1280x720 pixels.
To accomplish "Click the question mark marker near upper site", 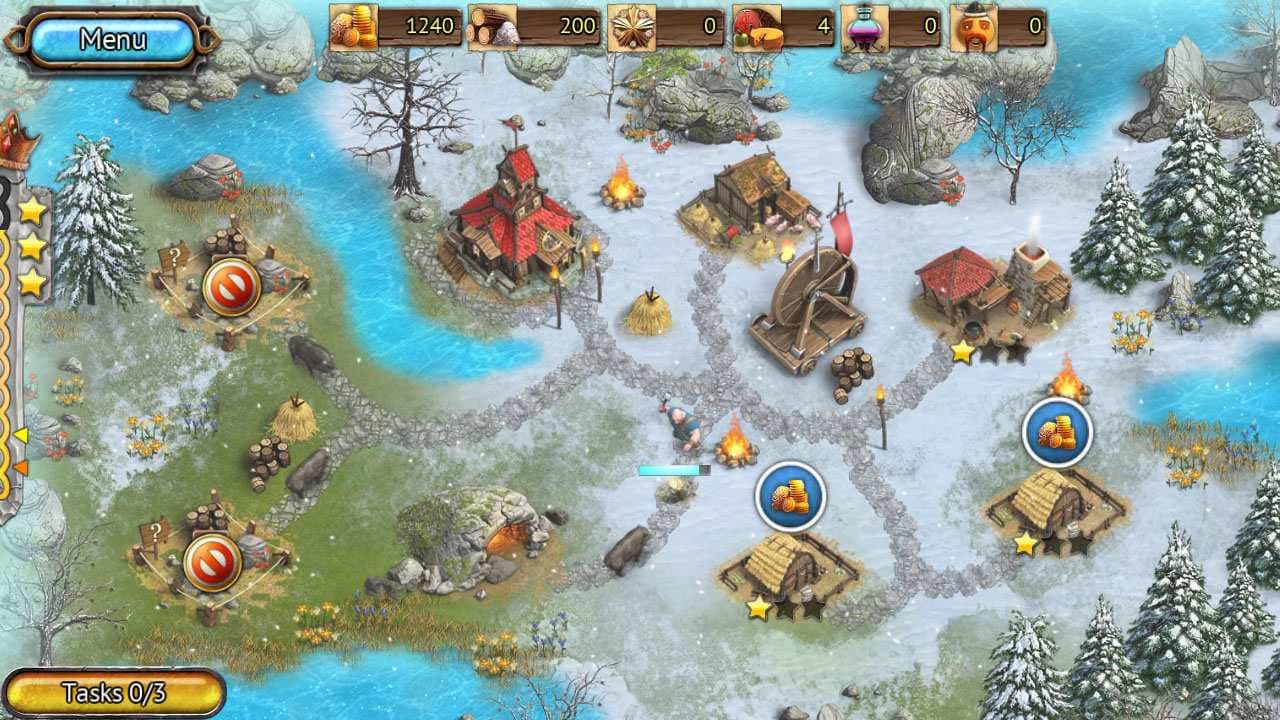I will [x=177, y=254].
